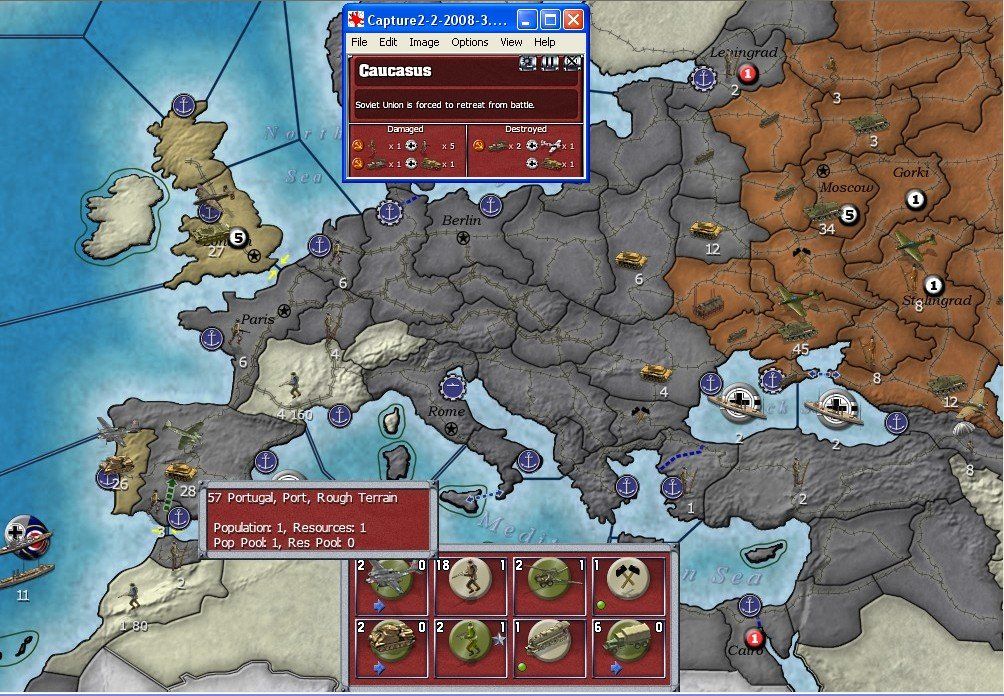Choose the armored train unit slot

click(x=547, y=646)
